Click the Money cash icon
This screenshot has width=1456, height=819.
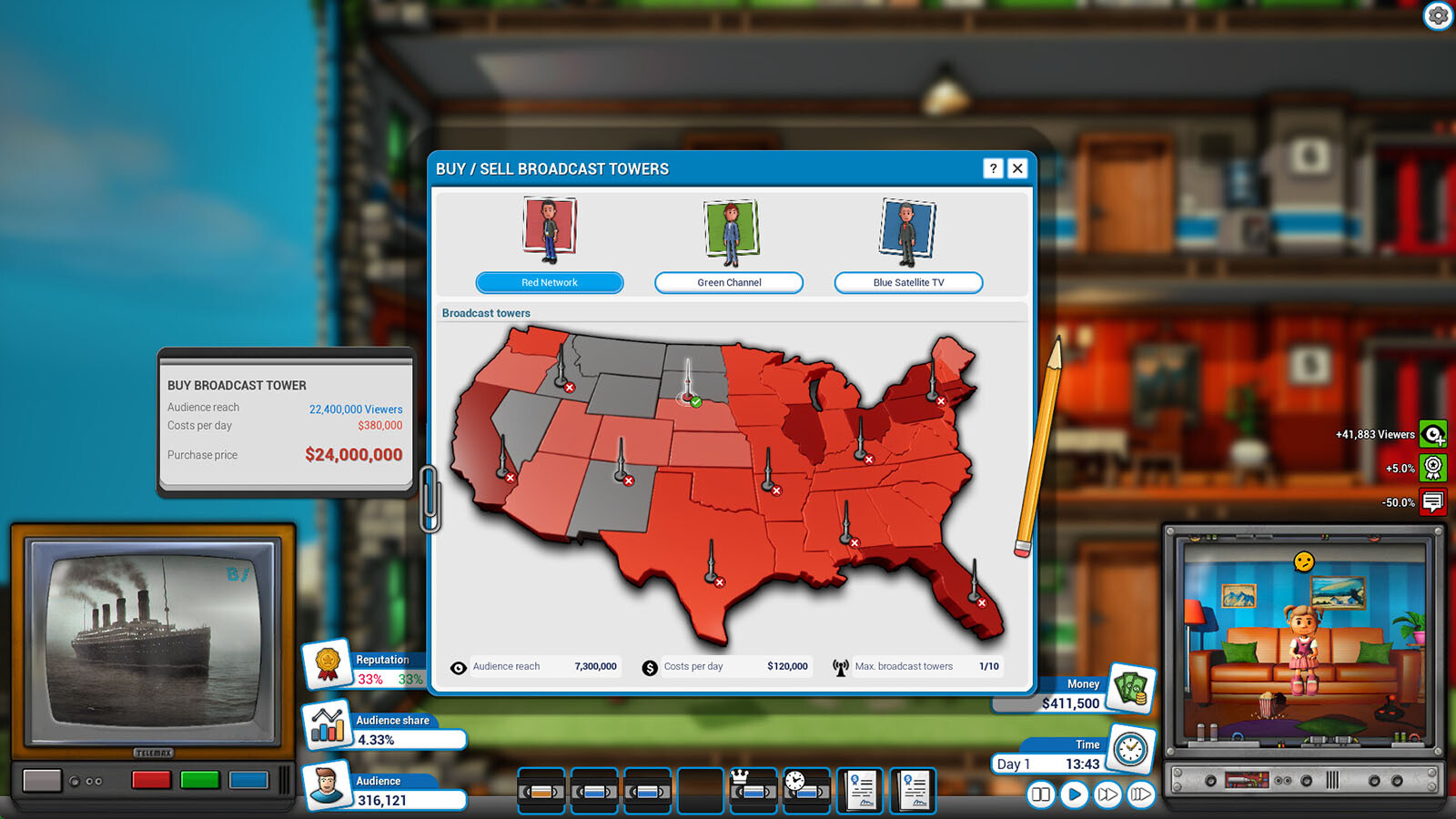[x=1131, y=688]
